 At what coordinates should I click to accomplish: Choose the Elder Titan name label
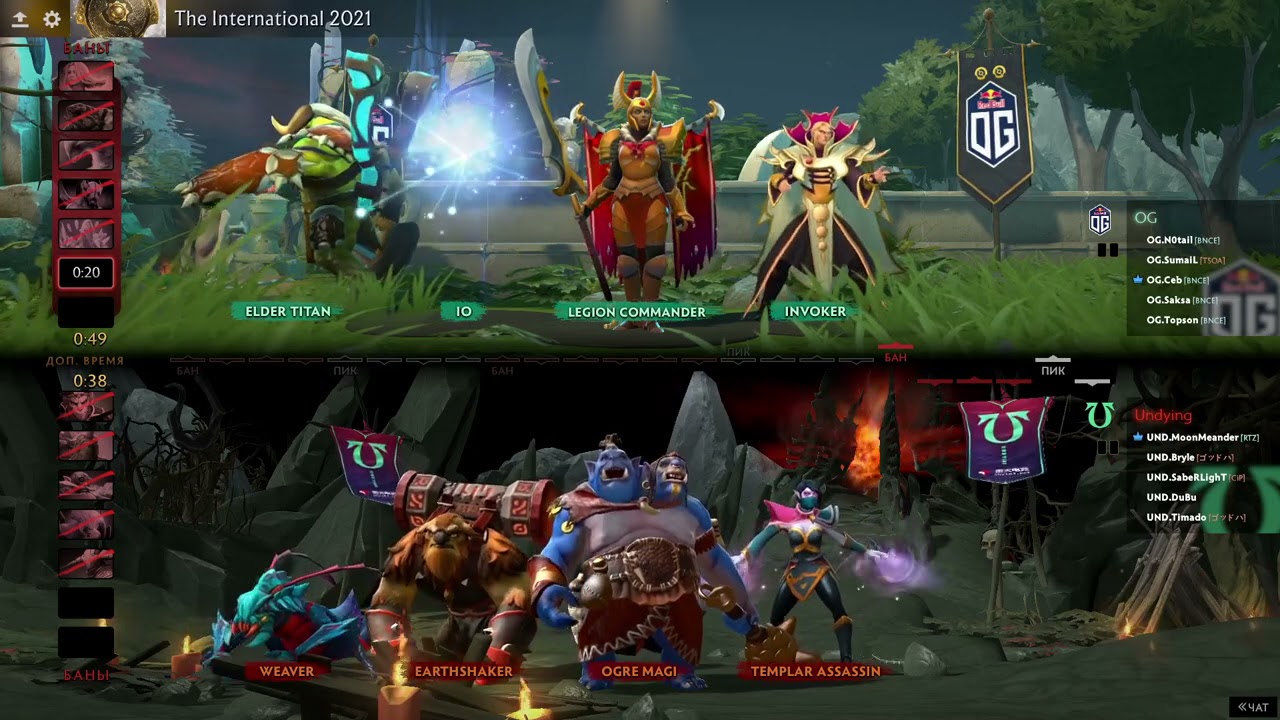click(288, 312)
